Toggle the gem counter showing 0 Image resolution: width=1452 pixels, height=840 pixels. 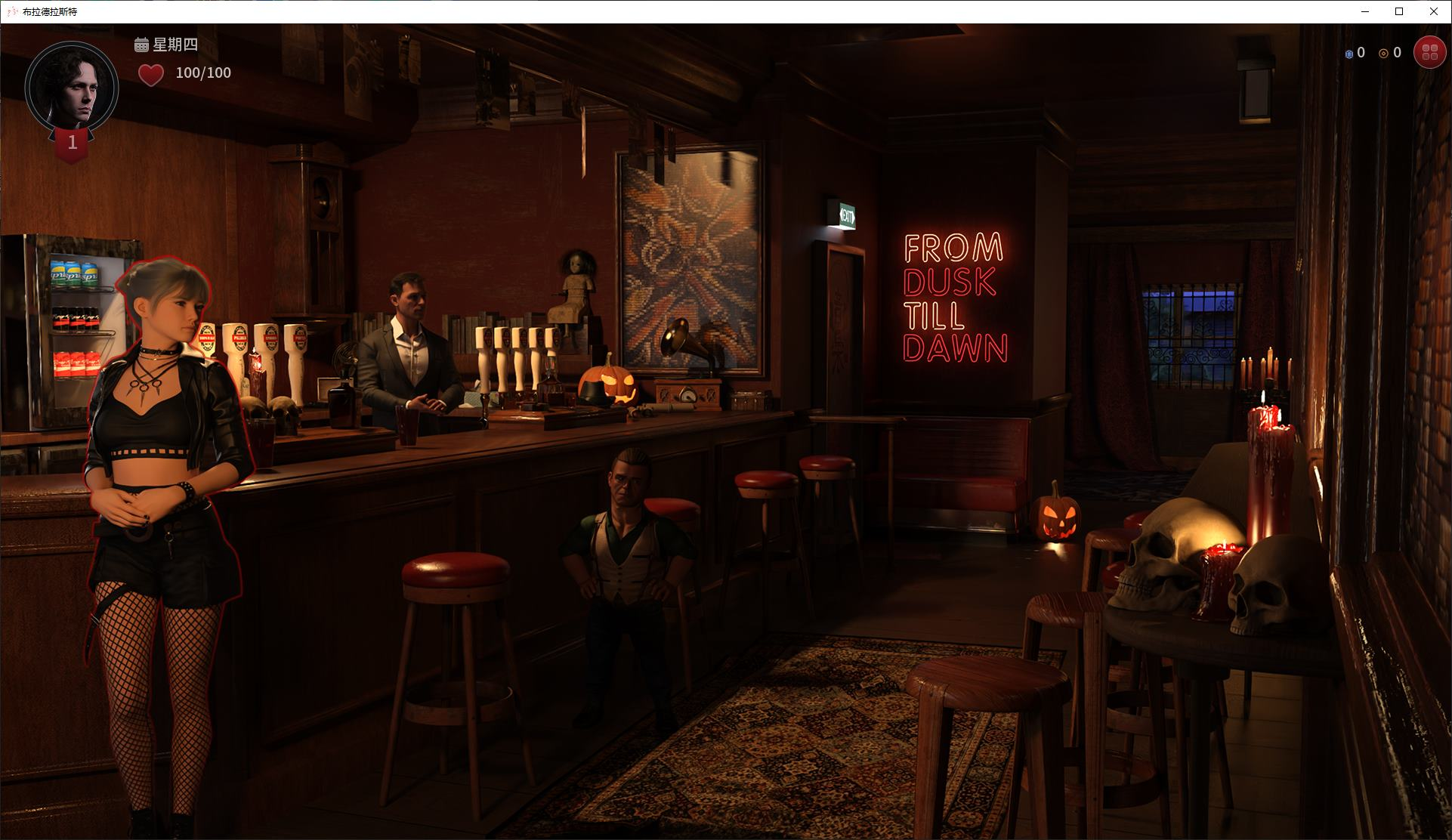tap(1361, 53)
